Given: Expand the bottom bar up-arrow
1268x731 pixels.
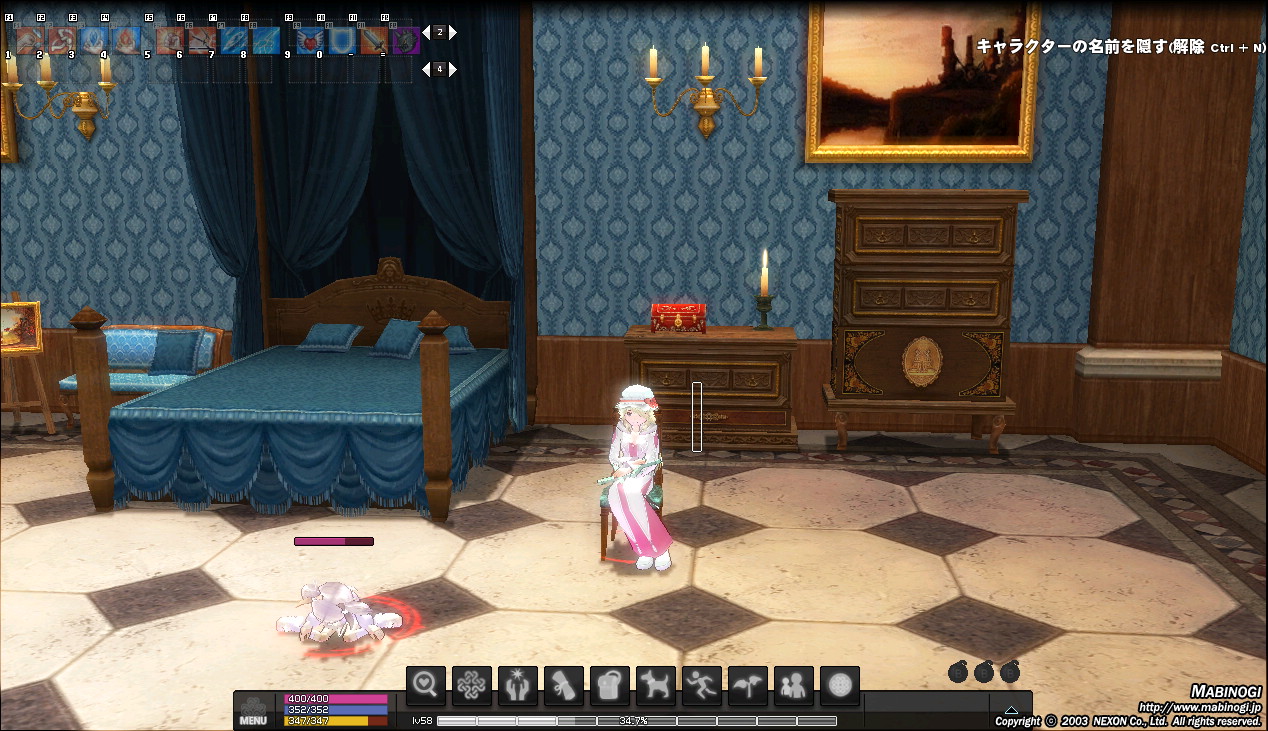Looking at the screenshot, I should pos(1011,710).
